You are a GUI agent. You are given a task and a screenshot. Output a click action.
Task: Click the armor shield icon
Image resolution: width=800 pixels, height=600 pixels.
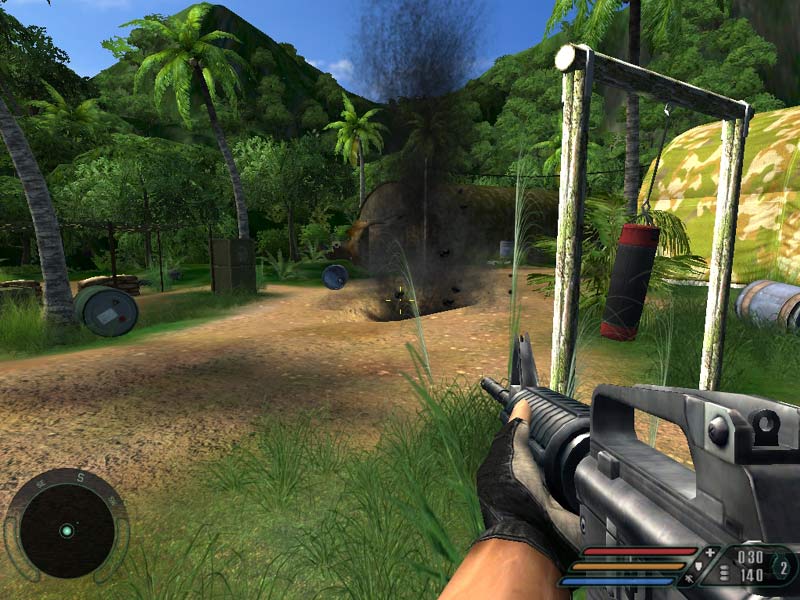(700, 566)
